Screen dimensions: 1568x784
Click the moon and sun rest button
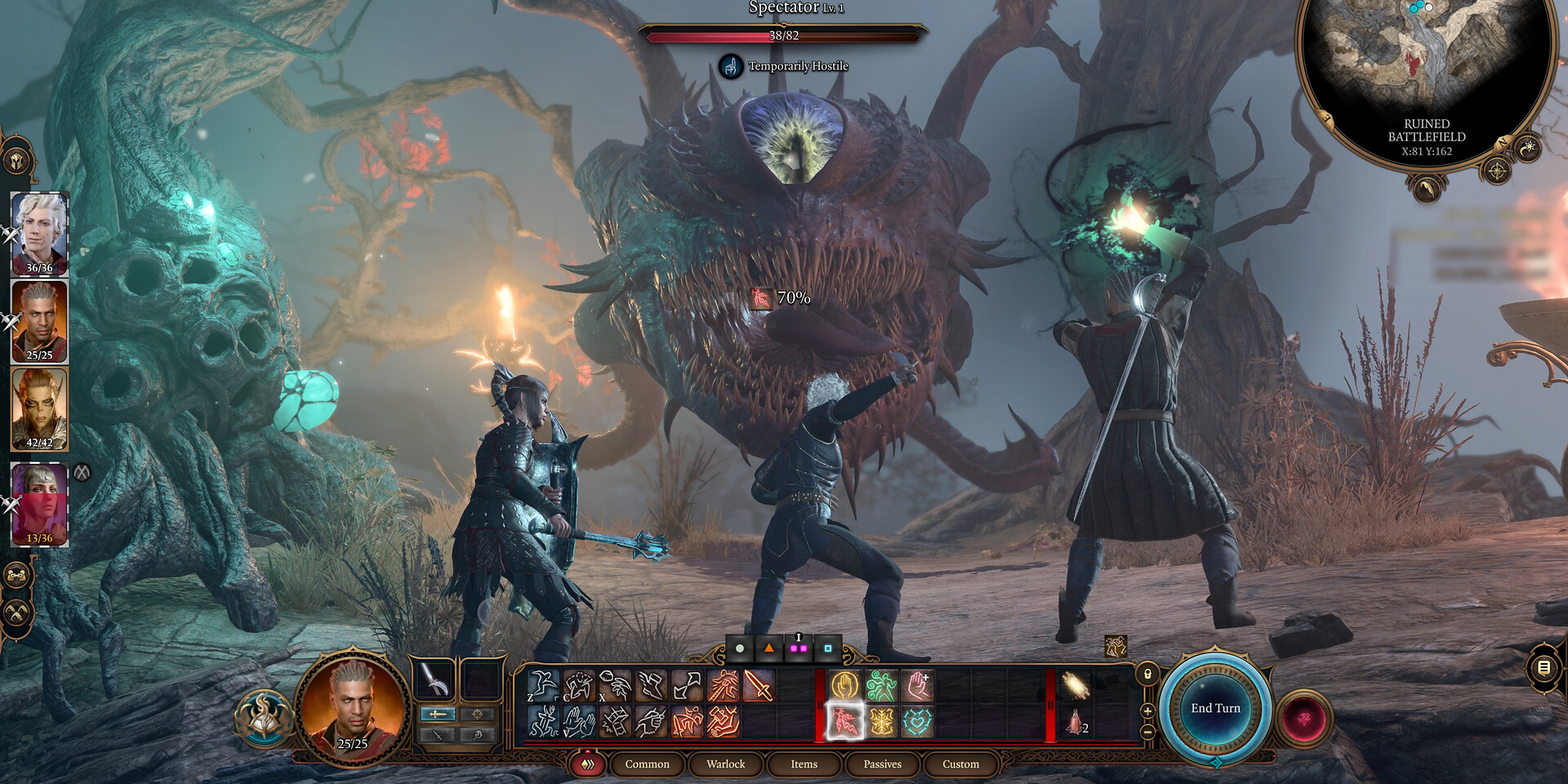pyautogui.click(x=1528, y=148)
